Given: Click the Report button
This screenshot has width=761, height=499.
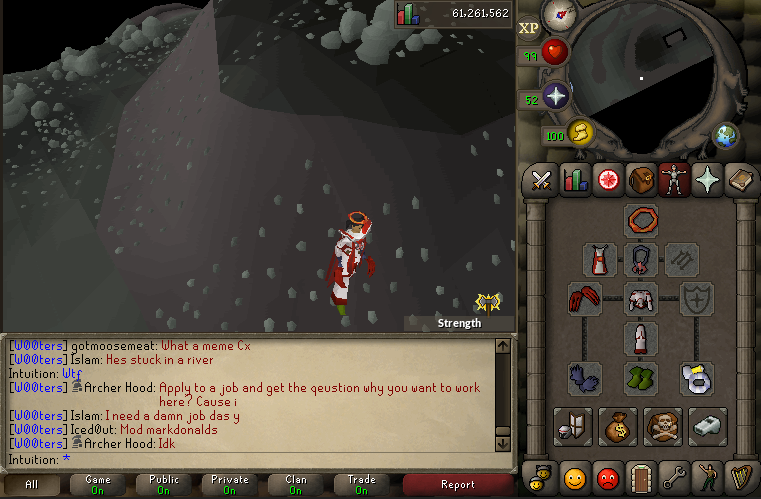Looking at the screenshot, I should tap(457, 485).
